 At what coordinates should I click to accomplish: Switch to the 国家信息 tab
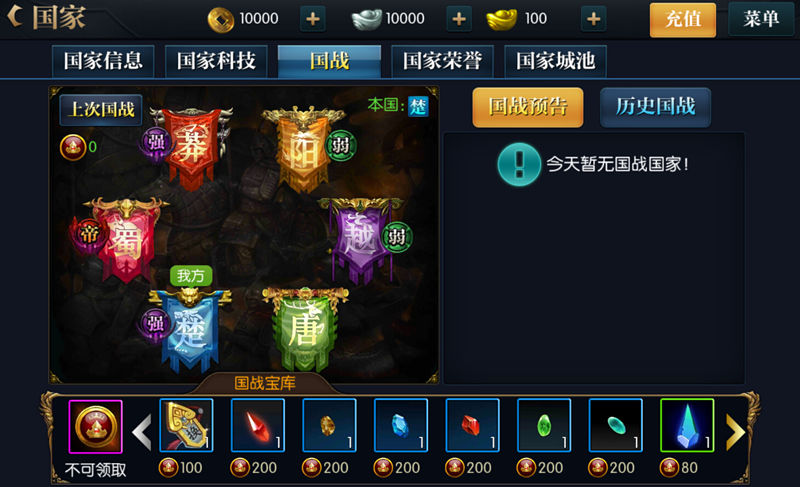(103, 61)
